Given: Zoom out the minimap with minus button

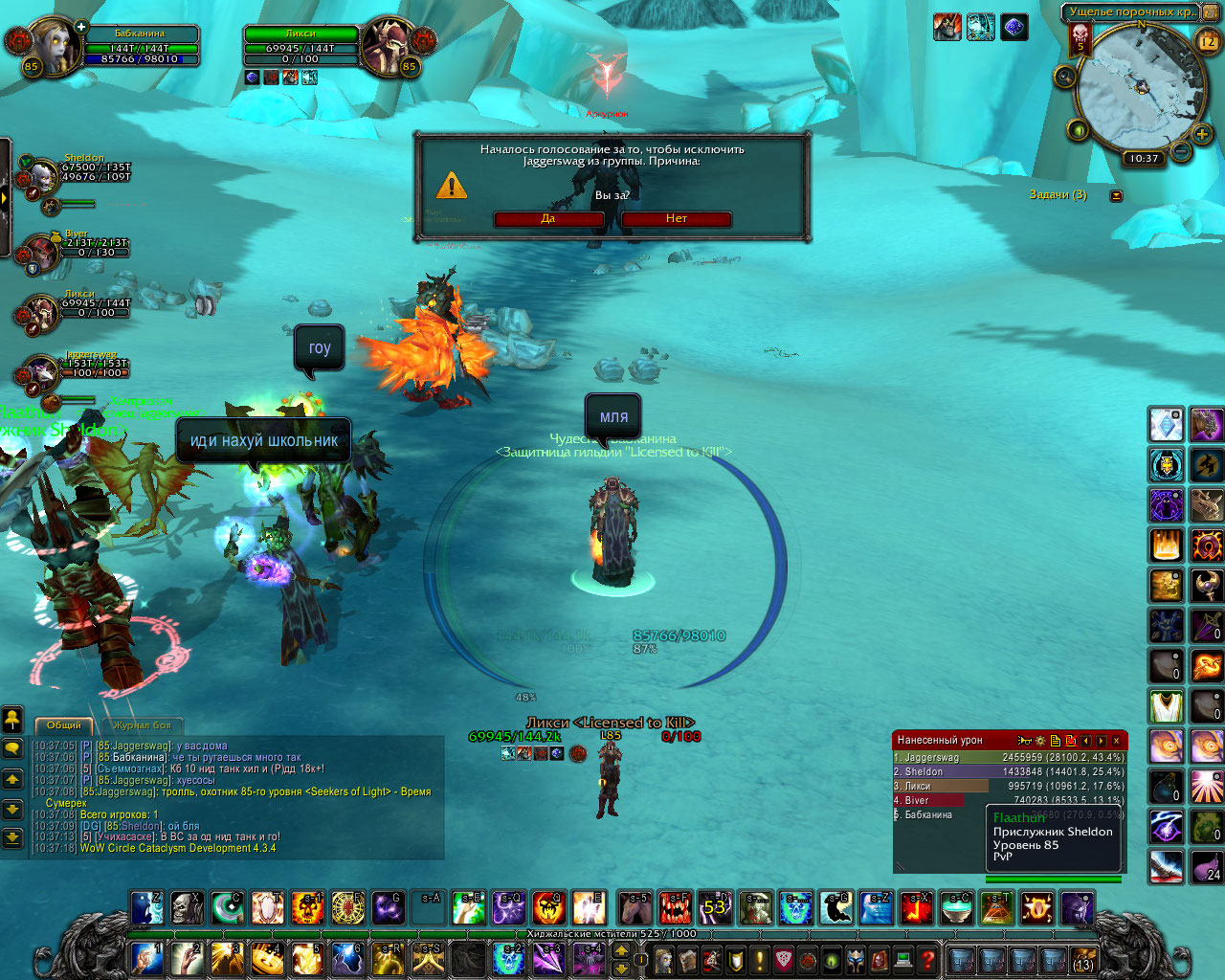Looking at the screenshot, I should pyautogui.click(x=1181, y=151).
